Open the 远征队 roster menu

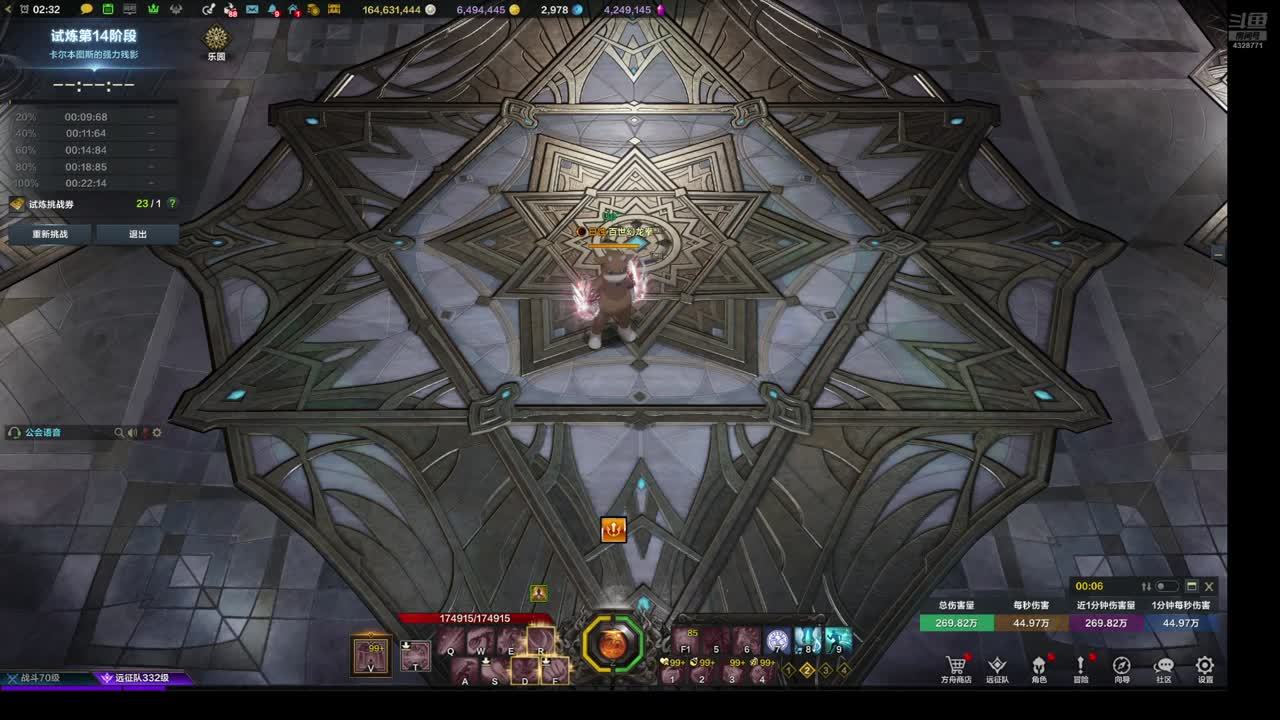pyautogui.click(x=997, y=667)
